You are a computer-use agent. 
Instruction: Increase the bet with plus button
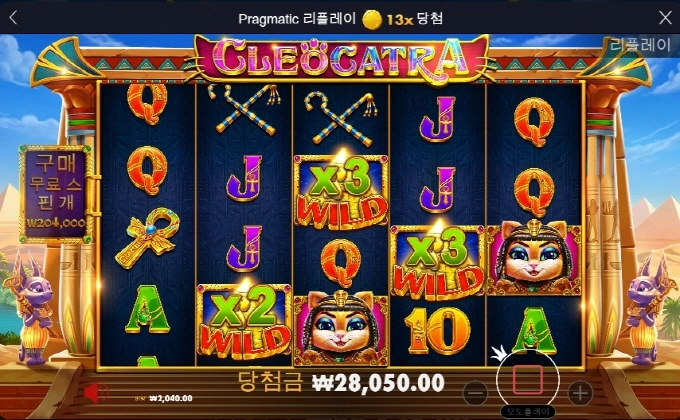point(580,392)
